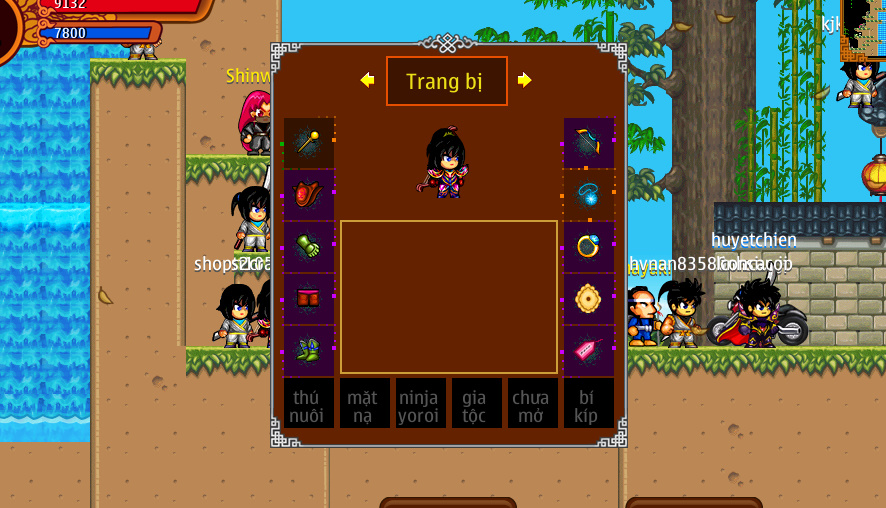
Task: Select the gold ring equipment slot
Action: pos(588,247)
